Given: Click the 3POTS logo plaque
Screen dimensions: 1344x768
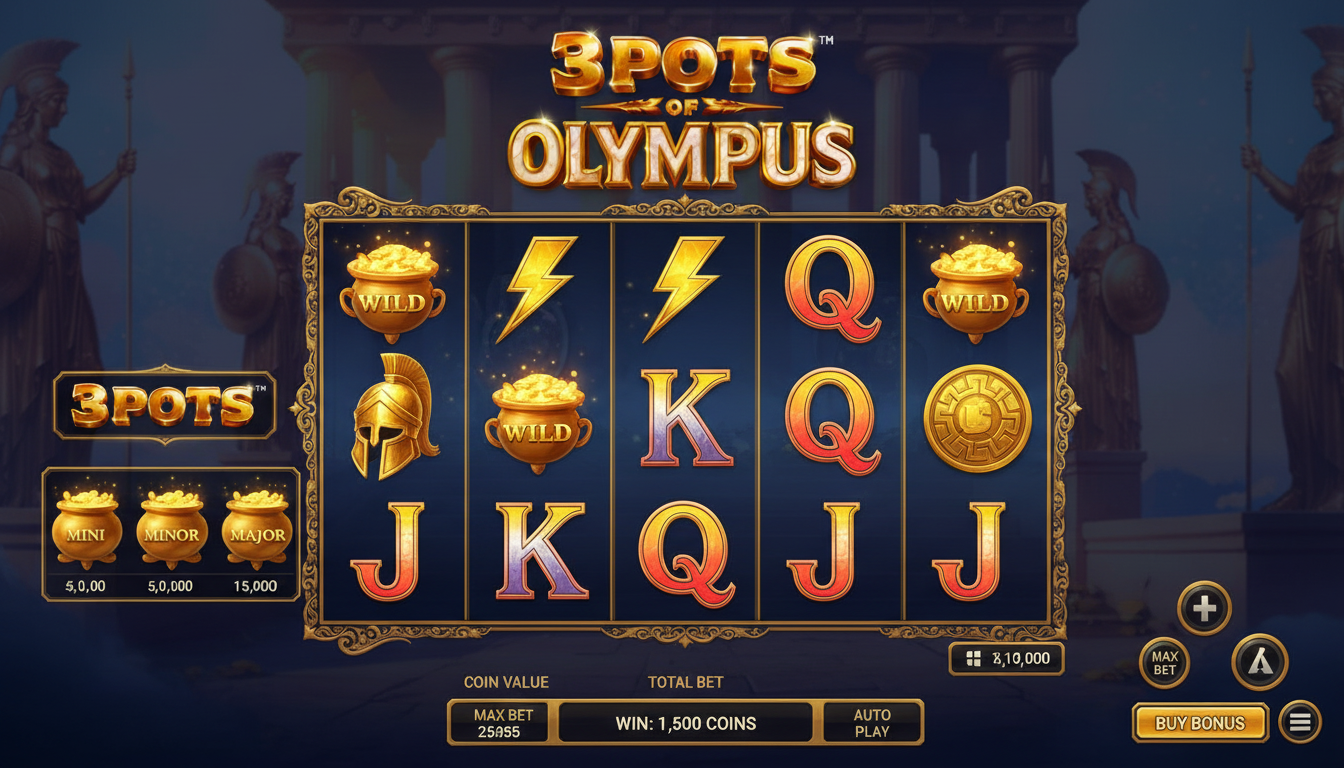Looking at the screenshot, I should pos(165,405).
